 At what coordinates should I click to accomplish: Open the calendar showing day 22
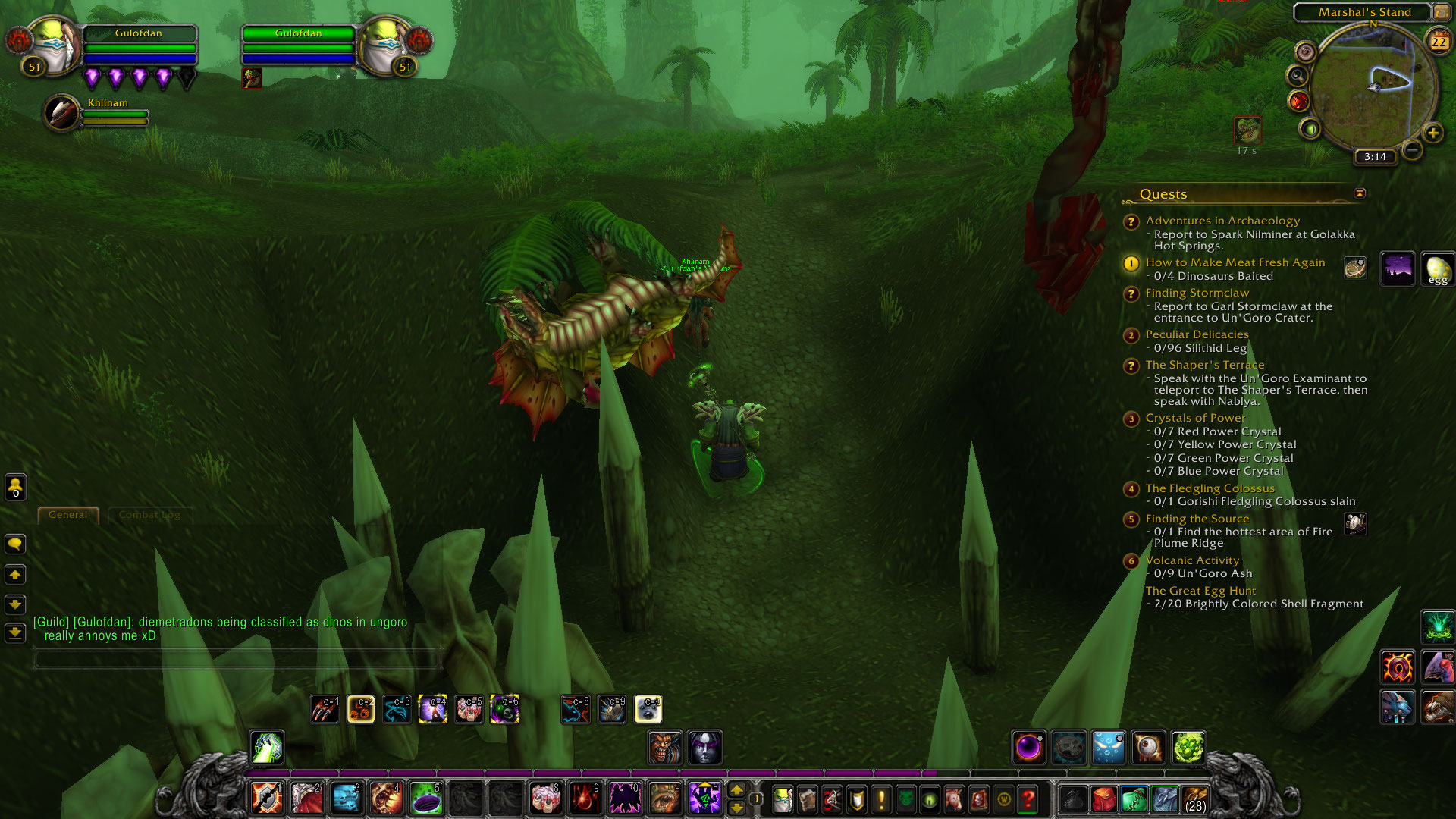click(1439, 42)
